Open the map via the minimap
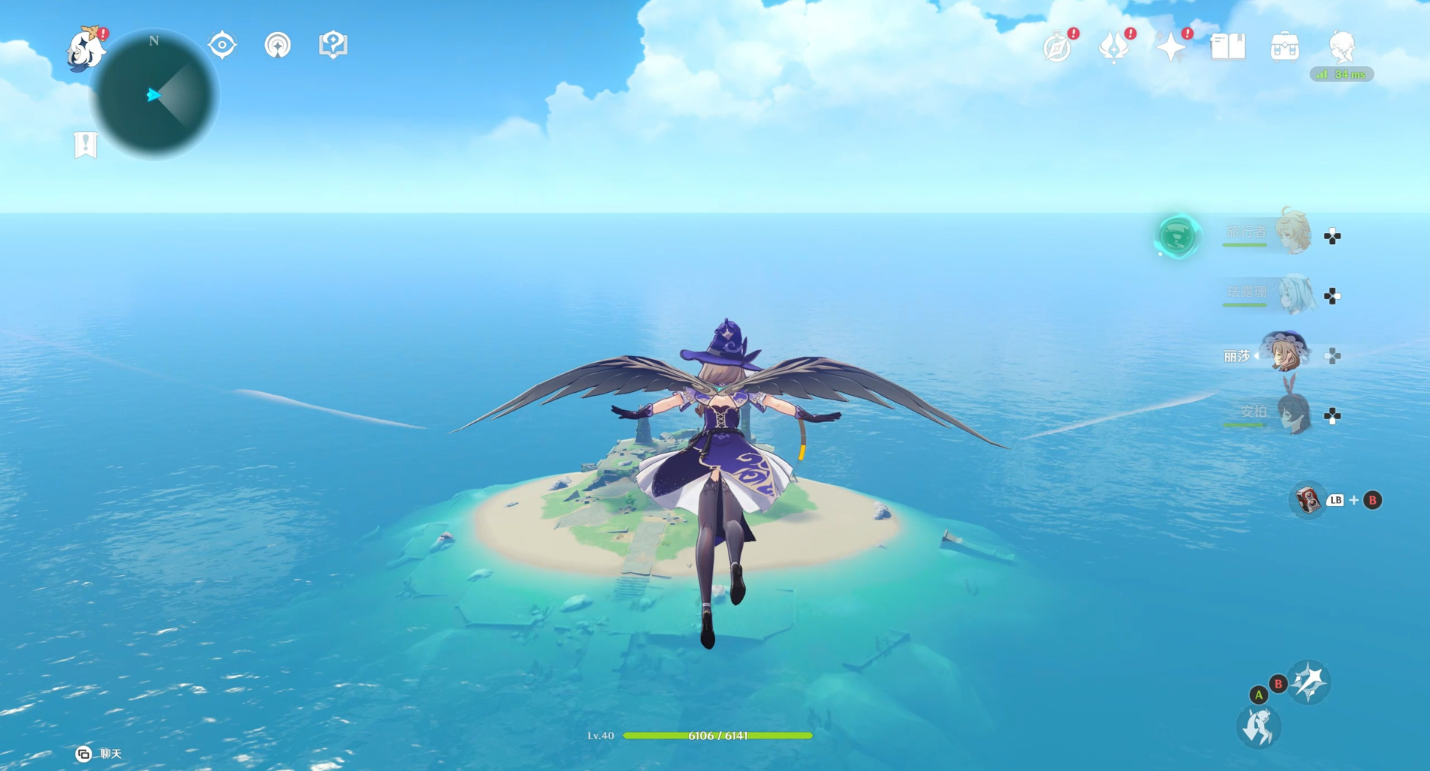This screenshot has width=1430, height=771. 155,95
